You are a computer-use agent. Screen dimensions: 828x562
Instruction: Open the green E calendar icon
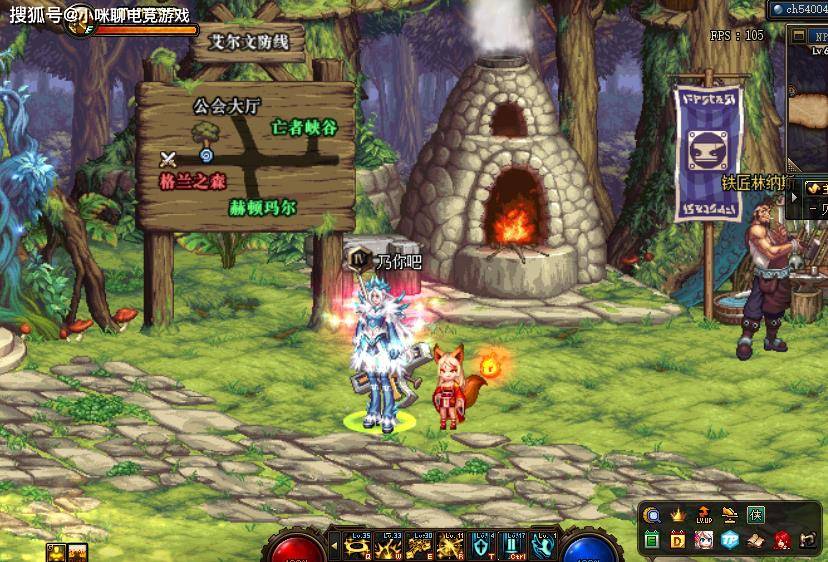click(x=652, y=541)
